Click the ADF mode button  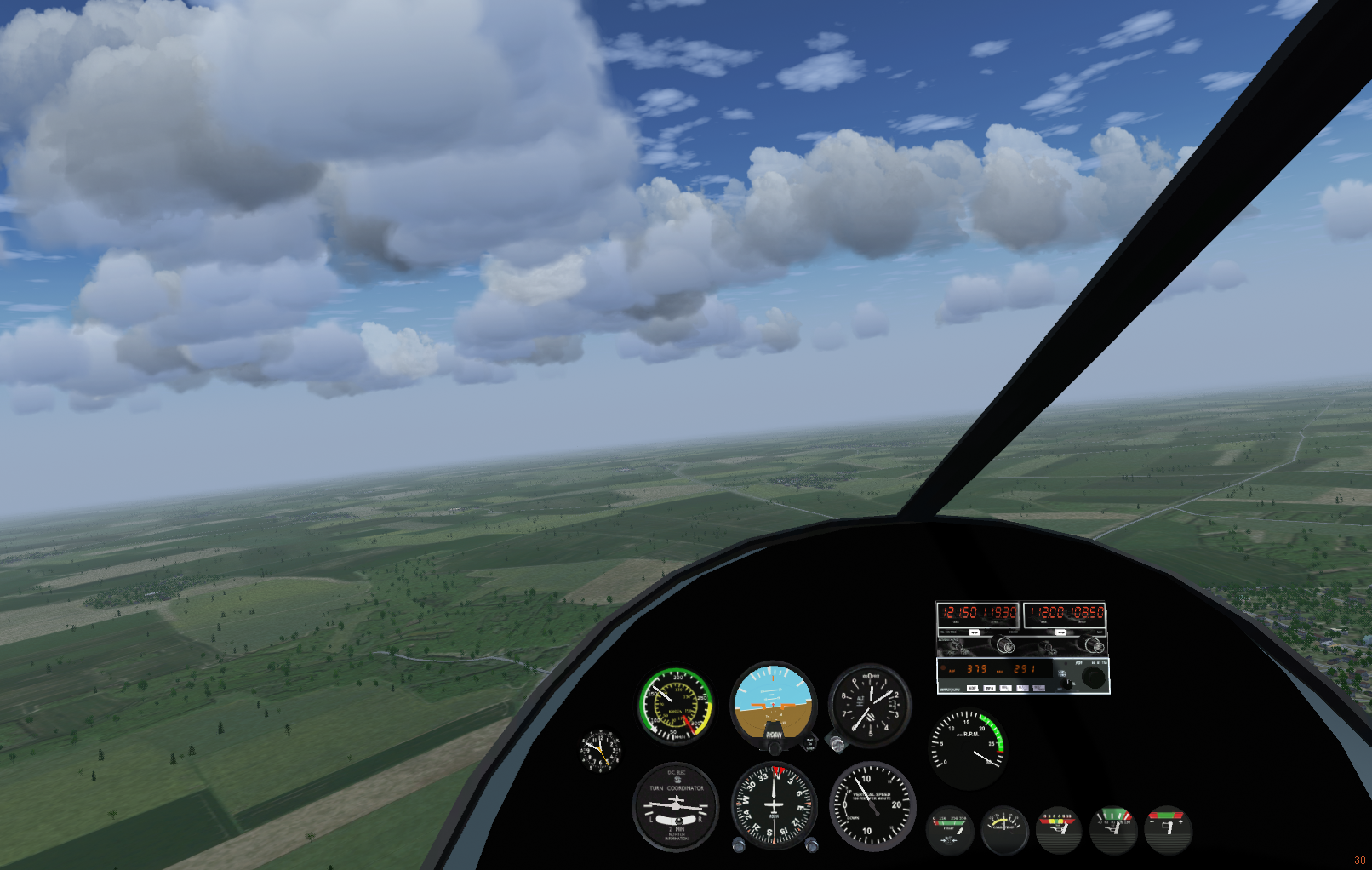click(972, 688)
